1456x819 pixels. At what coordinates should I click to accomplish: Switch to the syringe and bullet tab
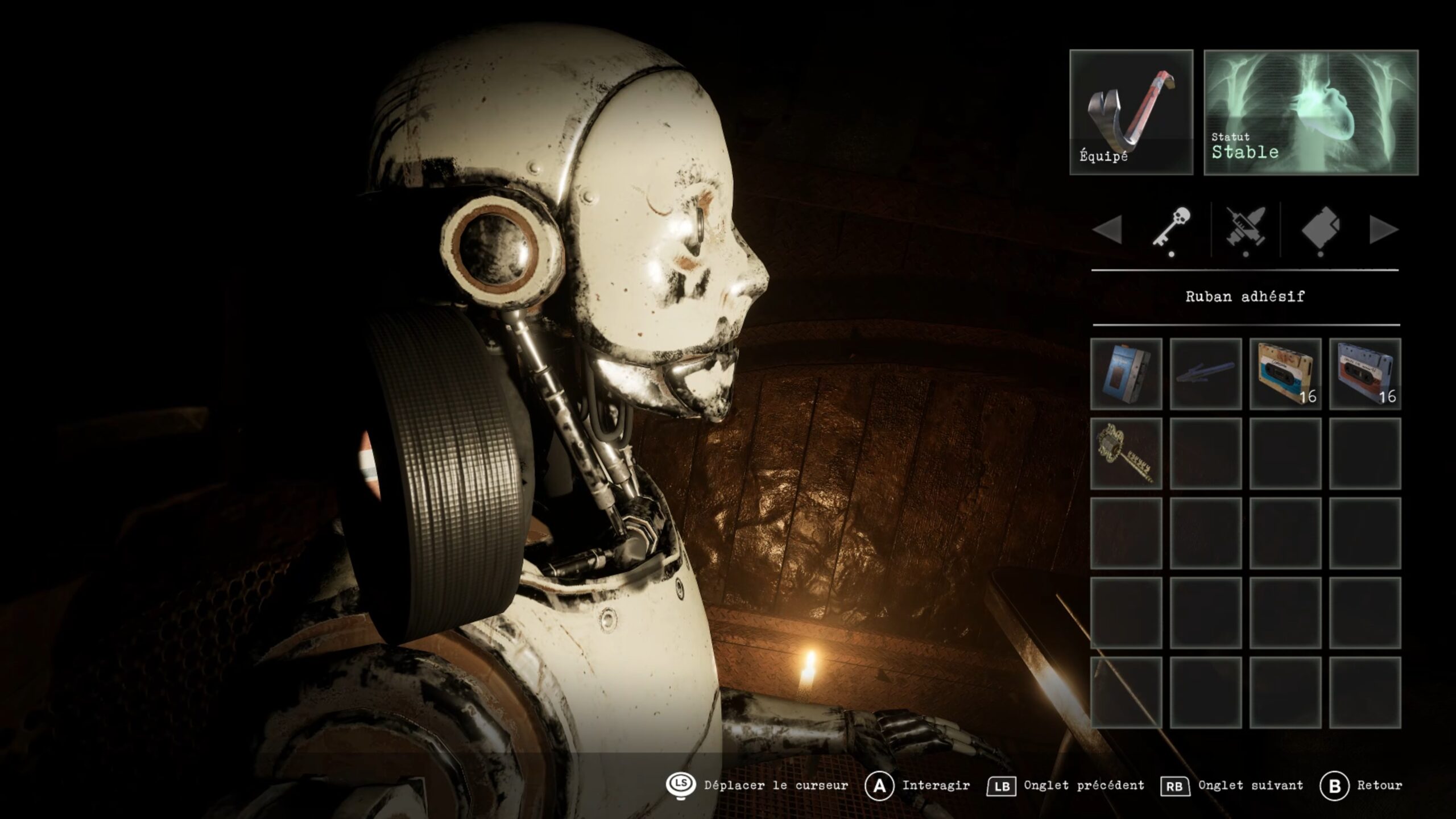pyautogui.click(x=1246, y=230)
